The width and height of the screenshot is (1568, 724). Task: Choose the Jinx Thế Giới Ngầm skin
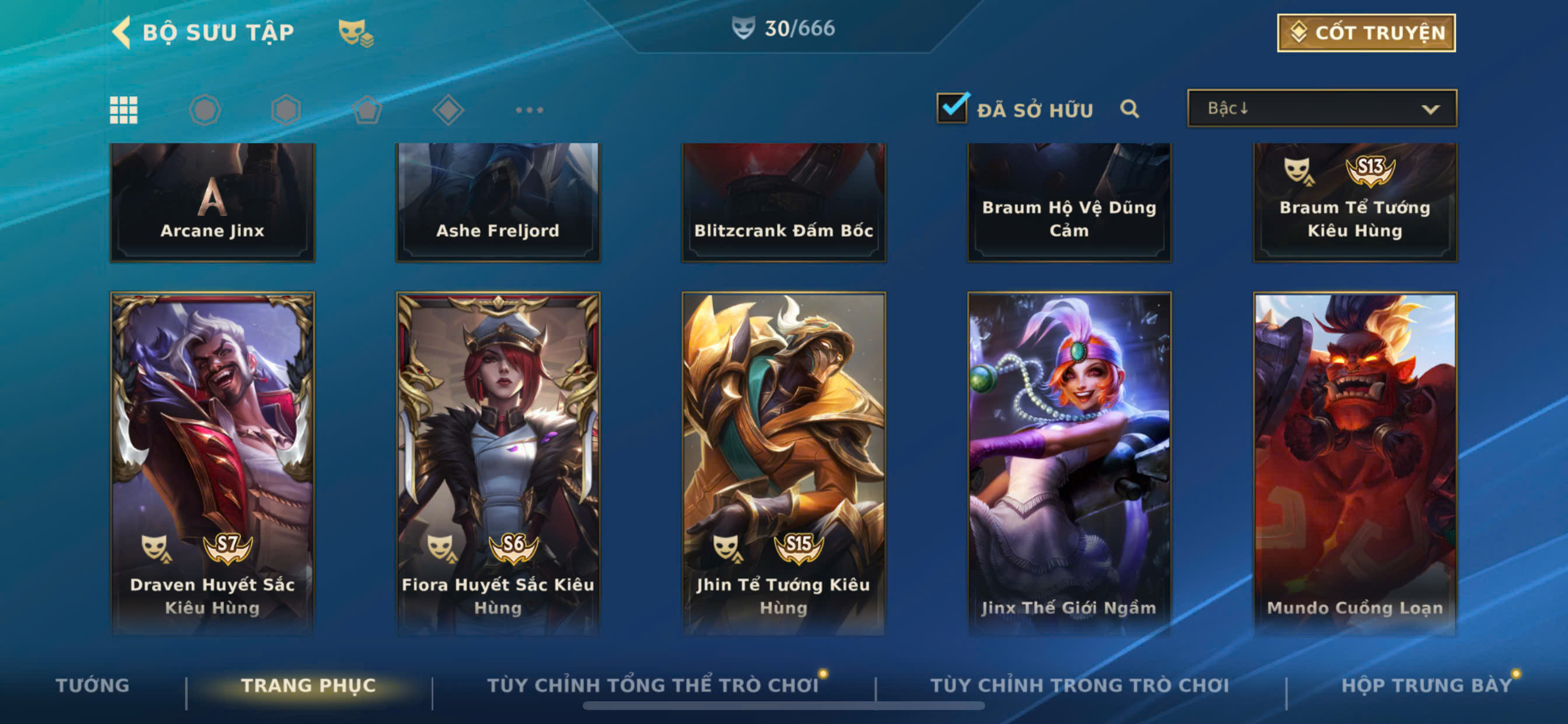(x=1069, y=462)
